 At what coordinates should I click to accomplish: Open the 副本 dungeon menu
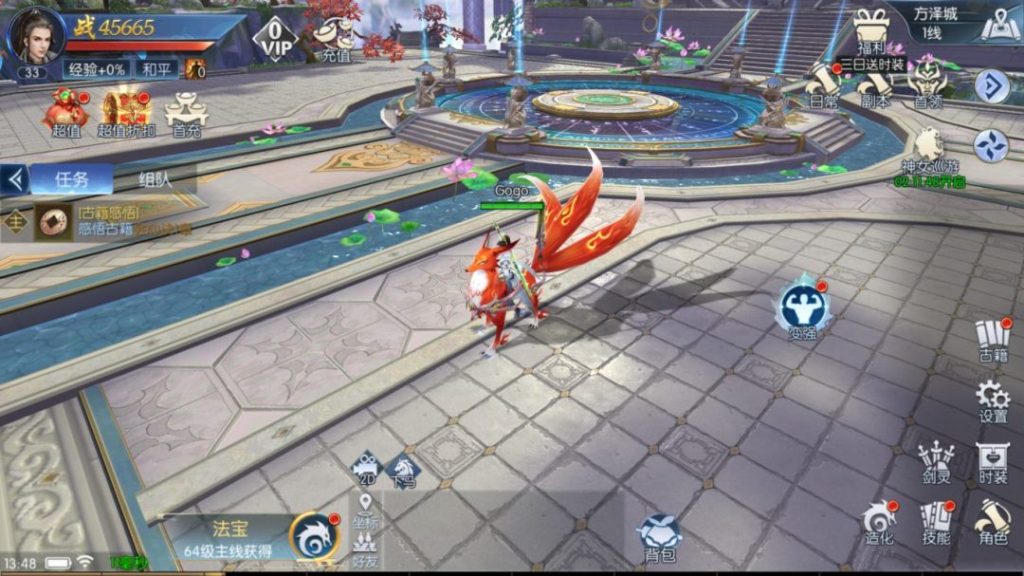[x=874, y=84]
